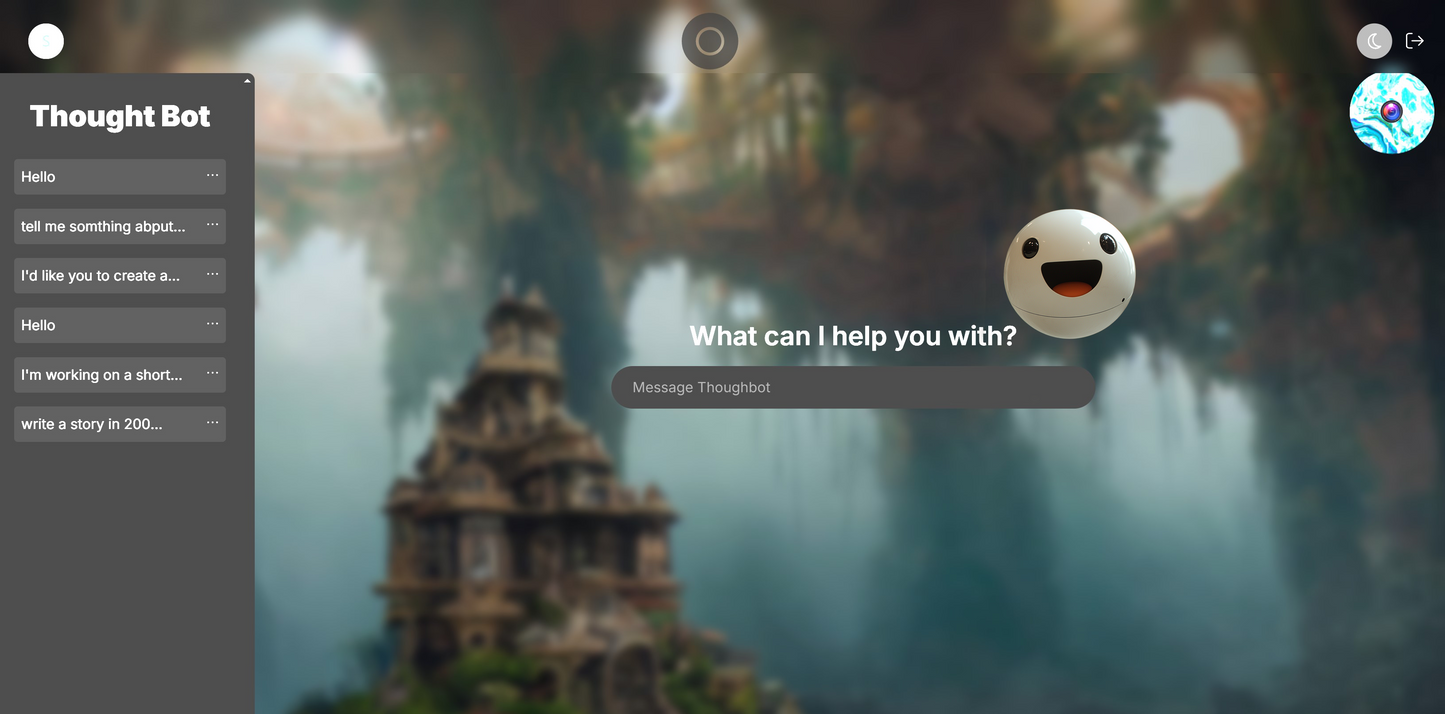The width and height of the screenshot is (1445, 714).
Task: Click the smiling white robot mascot
Action: (1069, 273)
